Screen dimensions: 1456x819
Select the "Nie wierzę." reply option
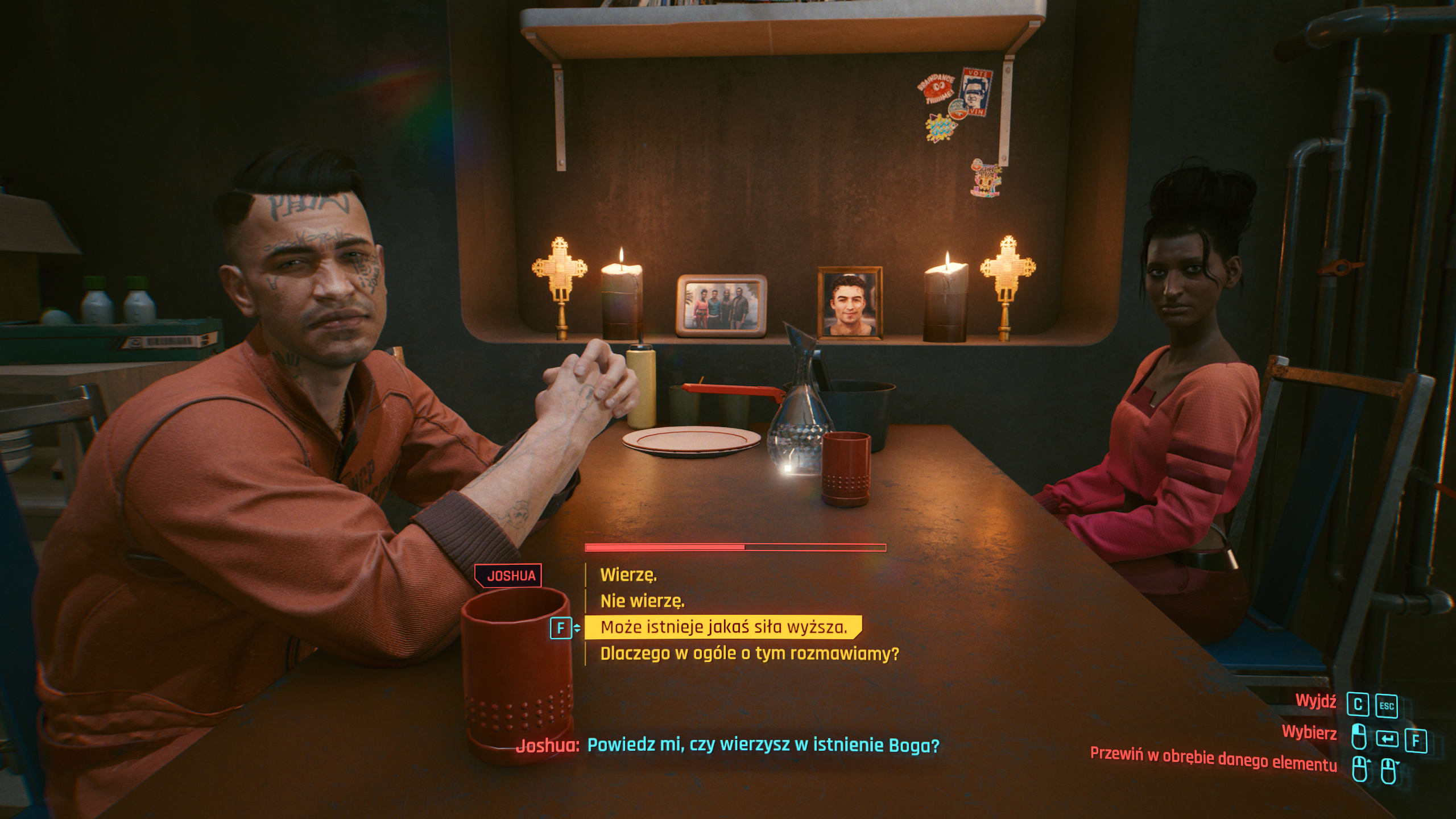click(642, 601)
